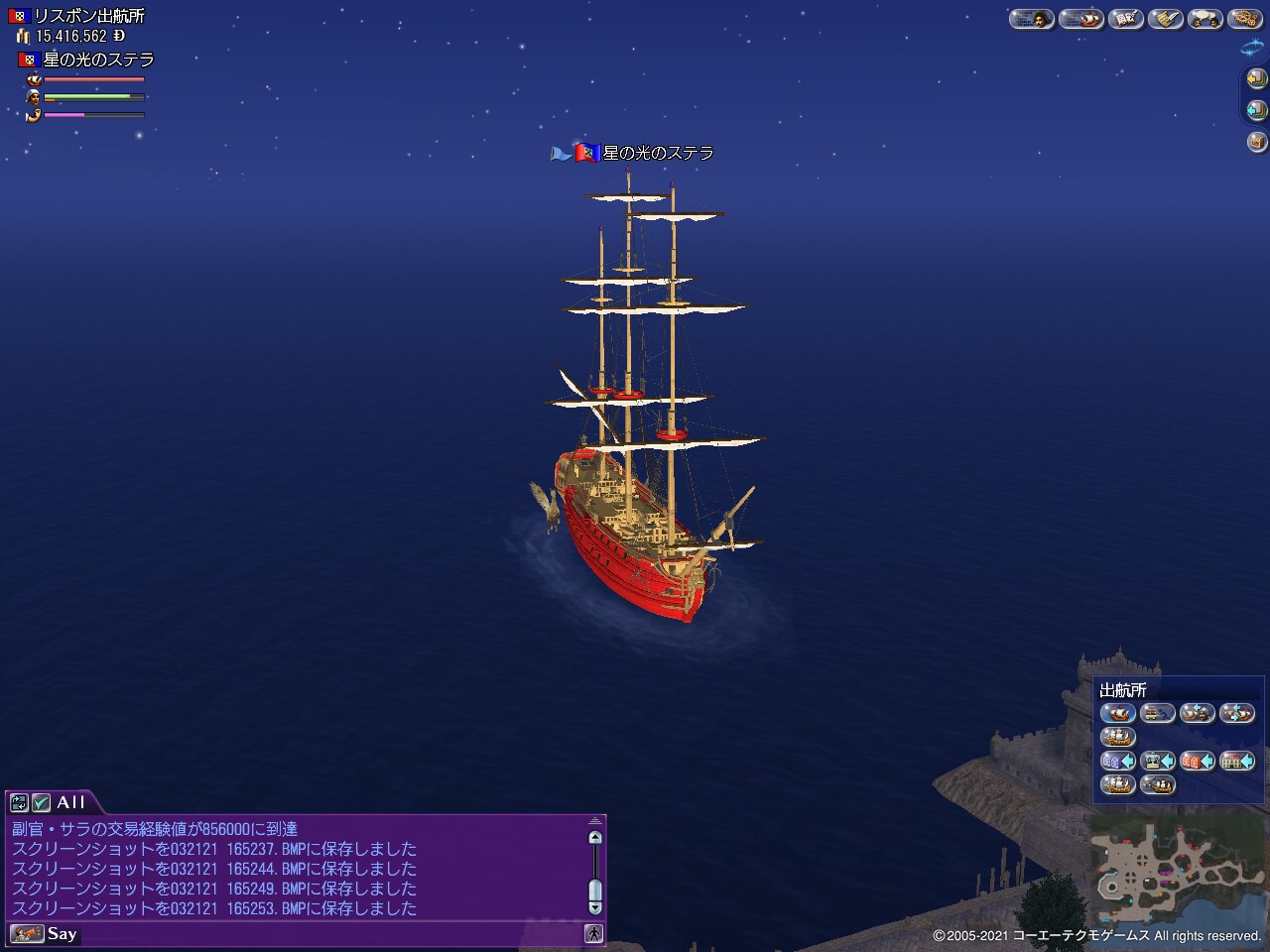Open the scroll and quill menu
The image size is (1270, 952).
tap(1165, 19)
